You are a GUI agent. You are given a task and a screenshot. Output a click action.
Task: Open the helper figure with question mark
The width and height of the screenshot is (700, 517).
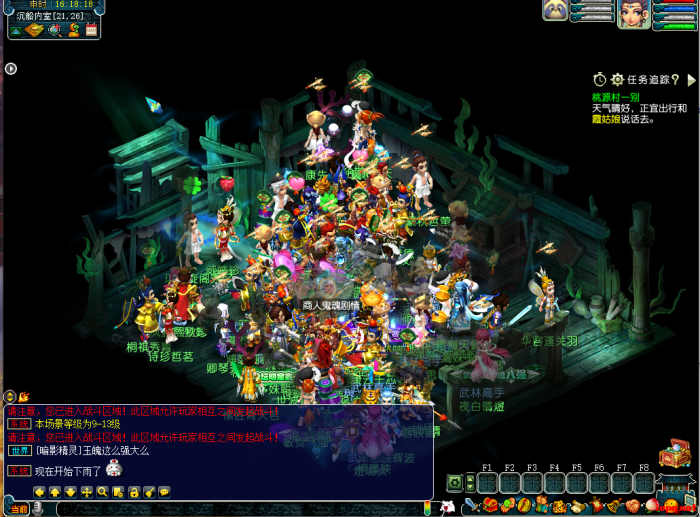[74, 30]
